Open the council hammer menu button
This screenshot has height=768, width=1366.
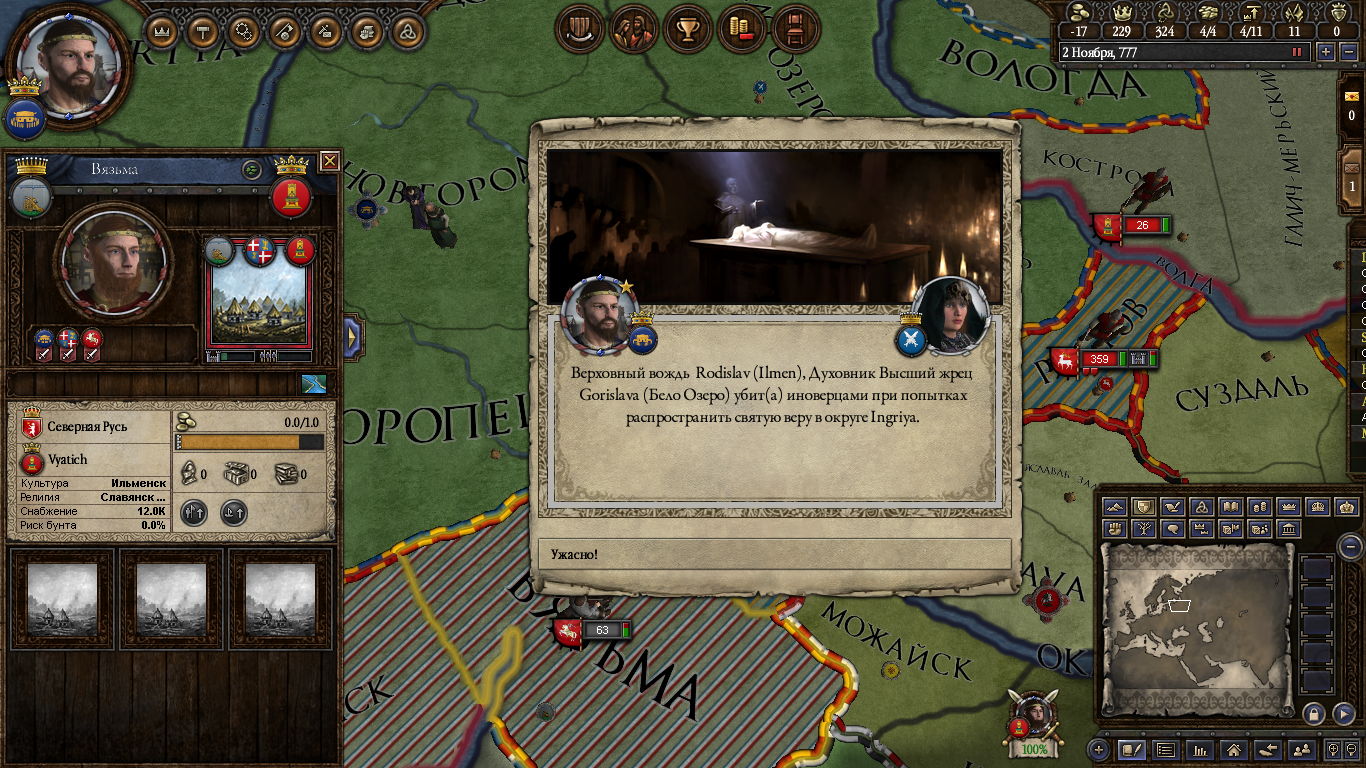pos(204,31)
